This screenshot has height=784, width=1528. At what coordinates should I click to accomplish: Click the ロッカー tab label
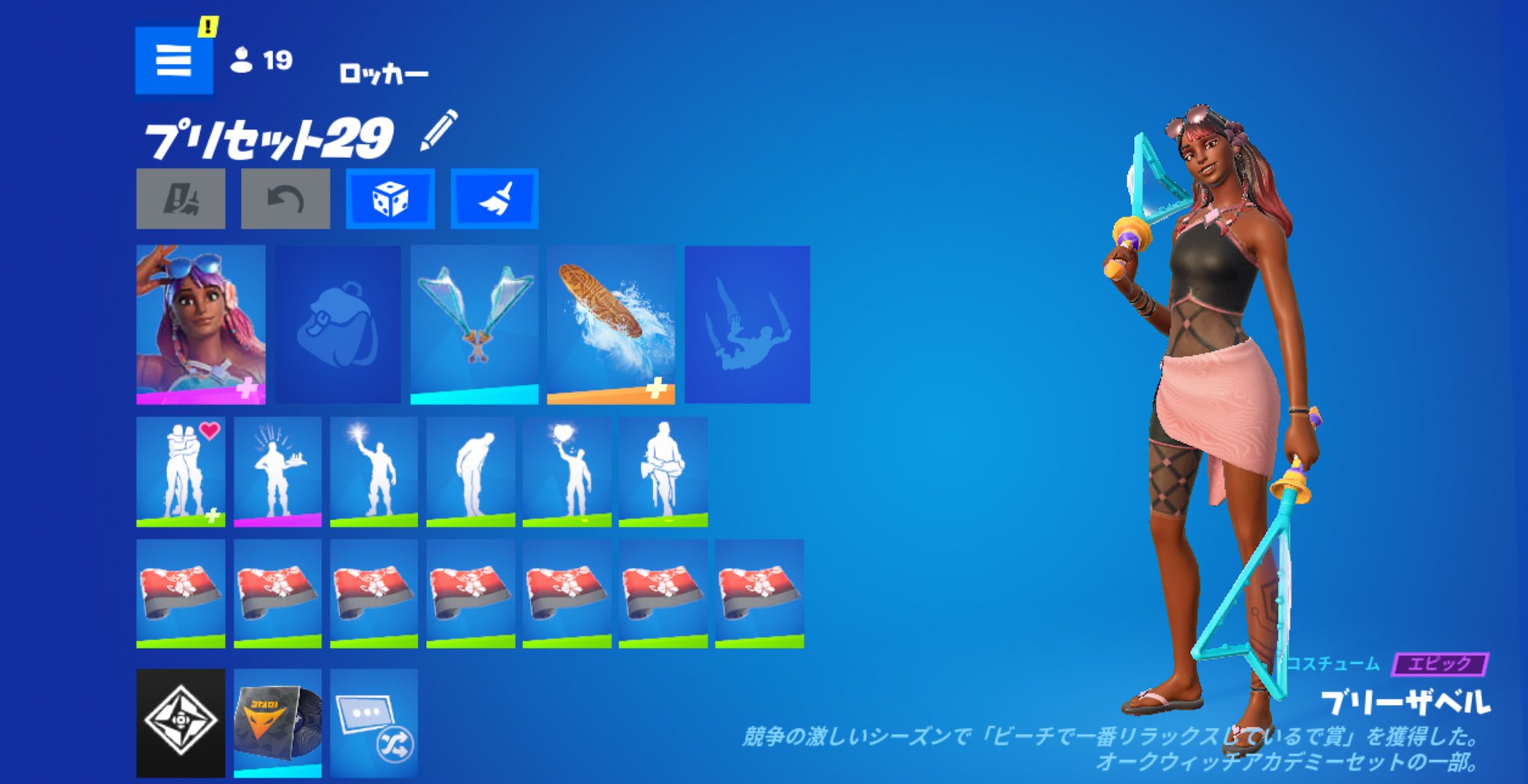[x=384, y=72]
